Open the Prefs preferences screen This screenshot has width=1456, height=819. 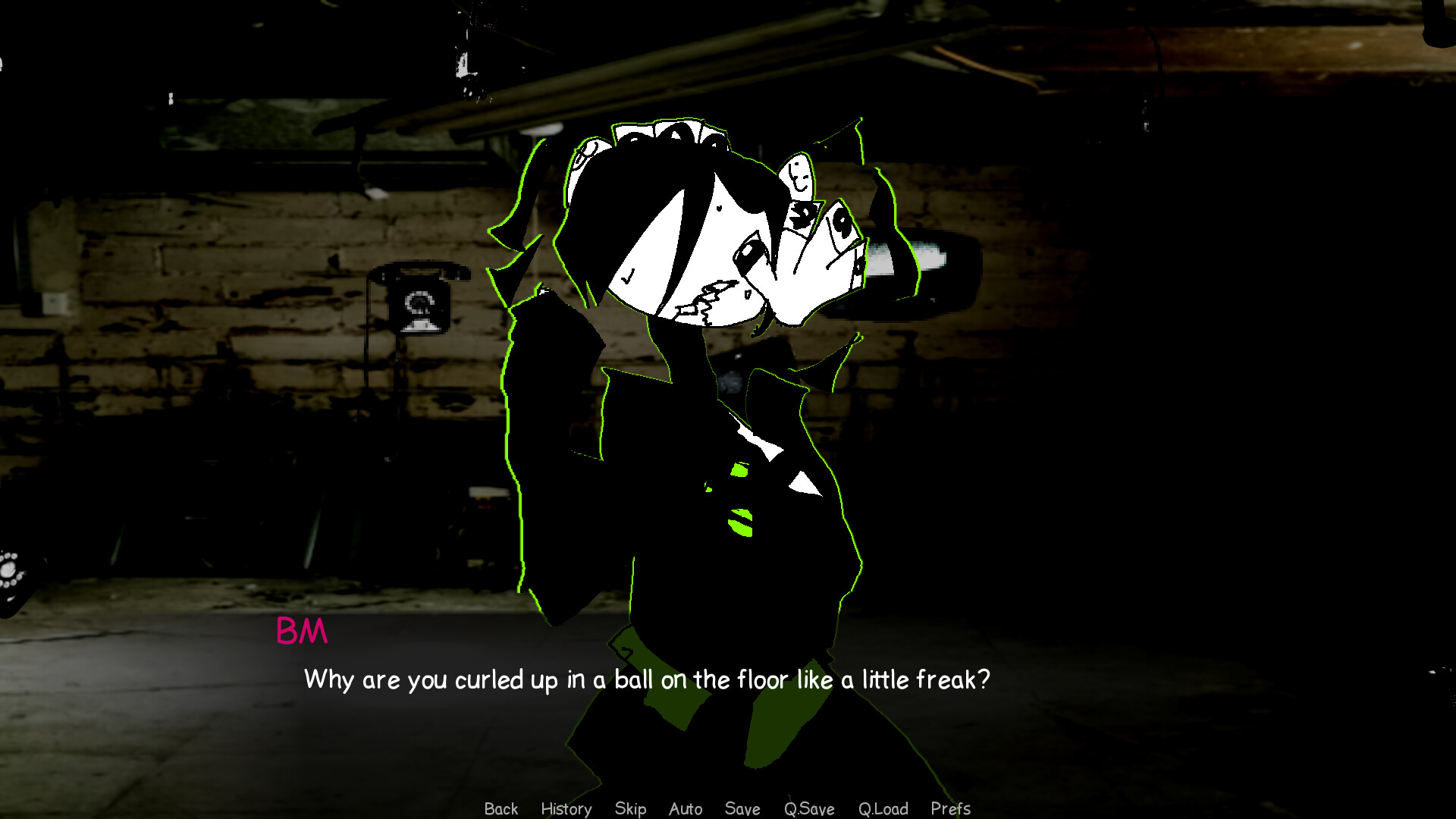pyautogui.click(x=950, y=808)
